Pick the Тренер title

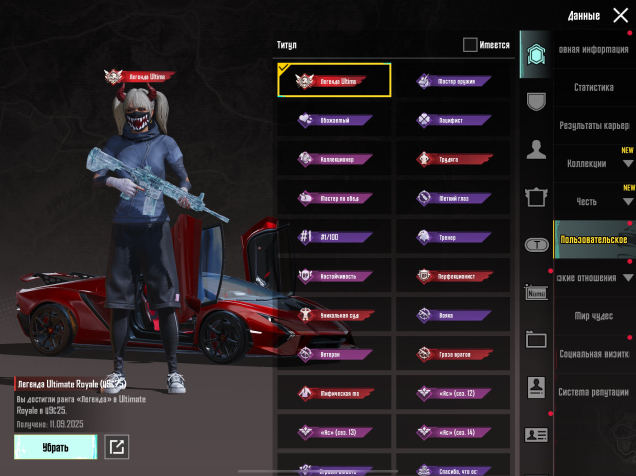click(x=452, y=237)
